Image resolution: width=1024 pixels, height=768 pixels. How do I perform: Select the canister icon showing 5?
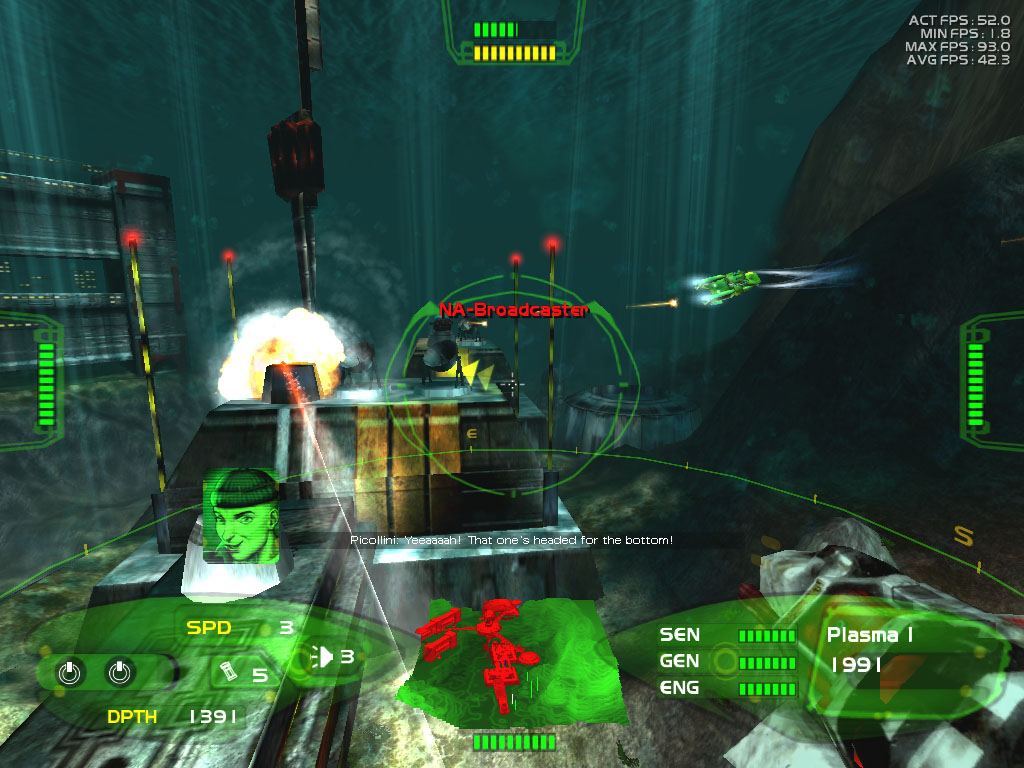[x=226, y=673]
